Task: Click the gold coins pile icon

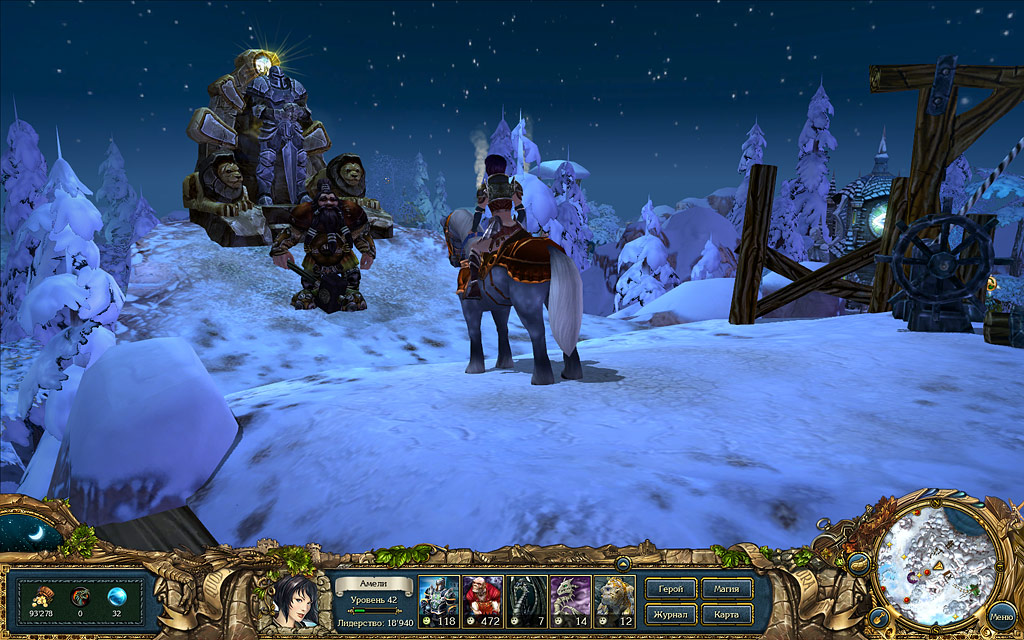Action: click(43, 596)
